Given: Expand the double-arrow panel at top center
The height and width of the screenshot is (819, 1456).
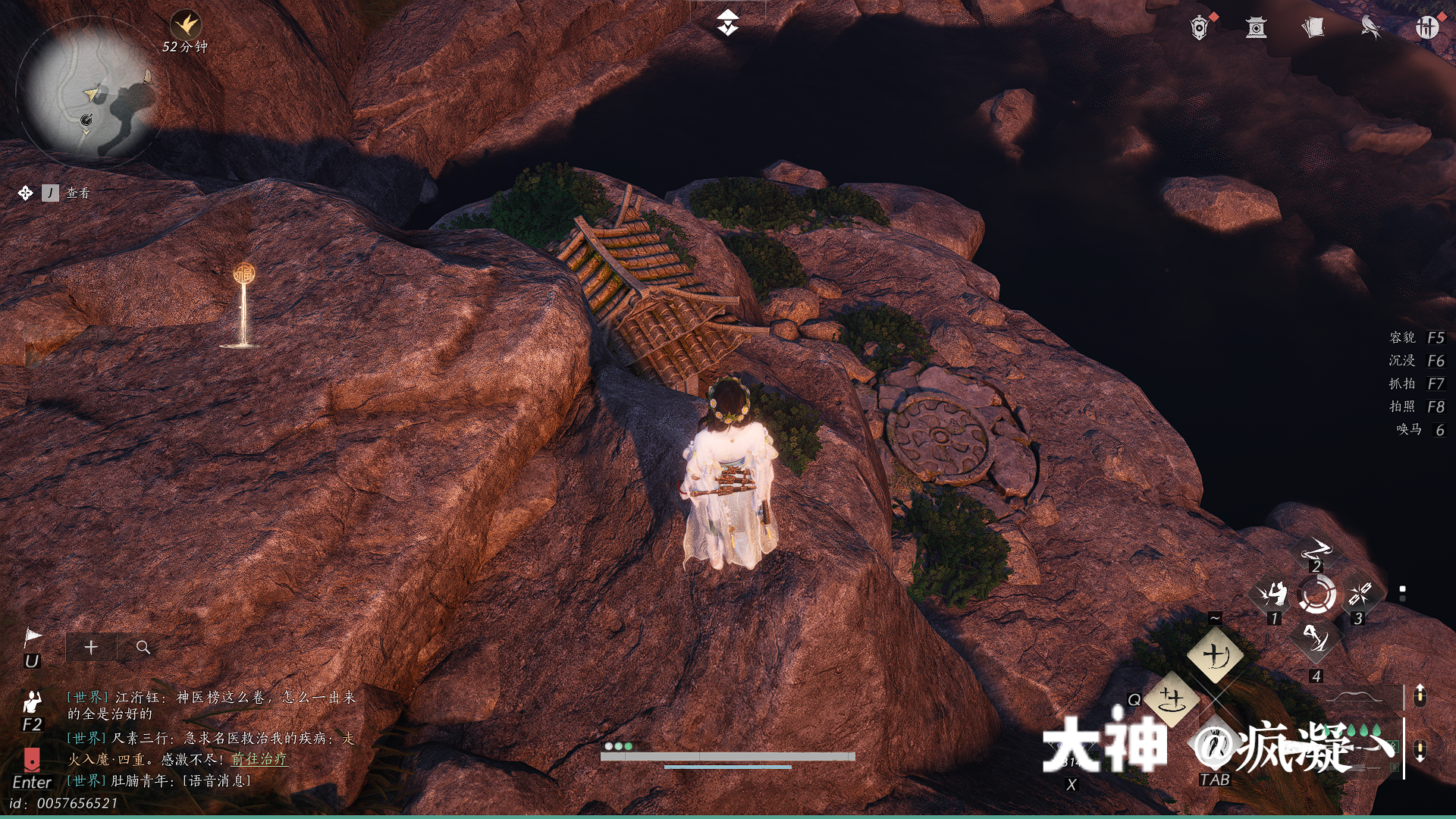Looking at the screenshot, I should (x=726, y=23).
